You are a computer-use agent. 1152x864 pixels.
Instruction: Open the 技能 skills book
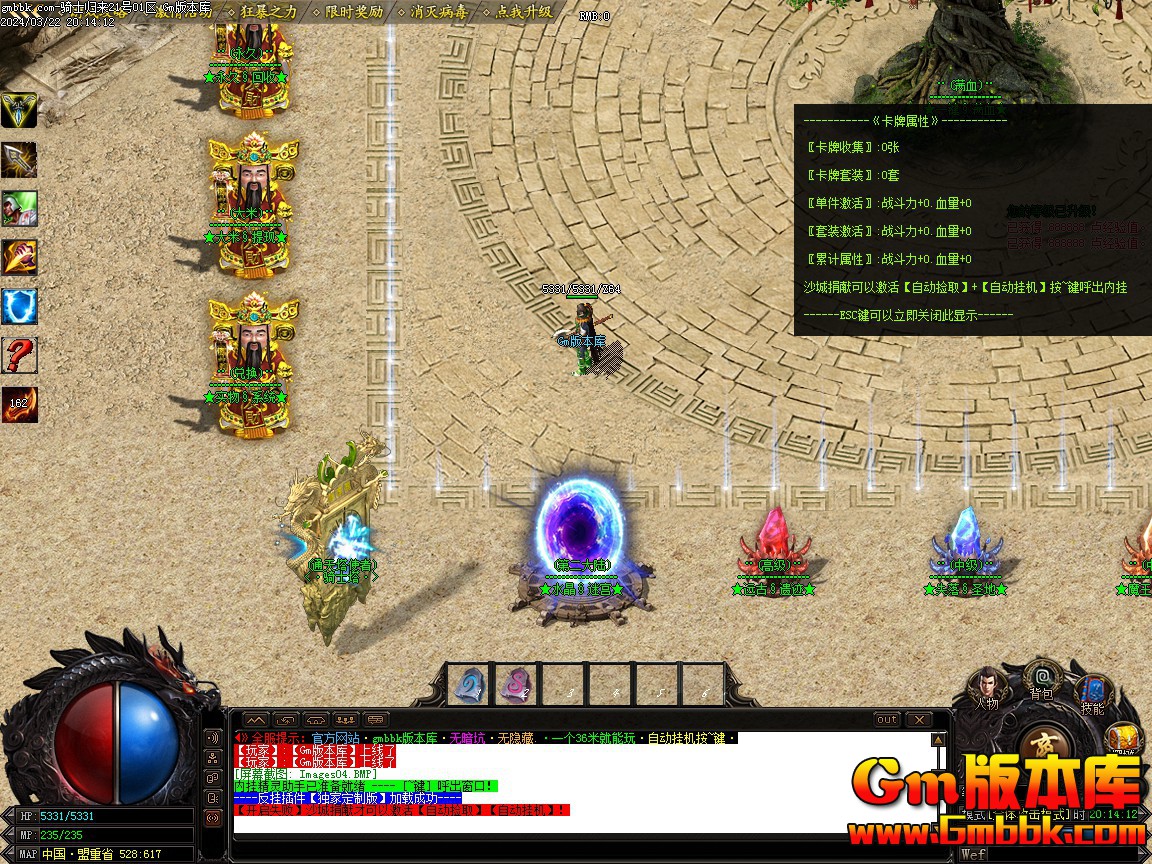click(x=1092, y=692)
